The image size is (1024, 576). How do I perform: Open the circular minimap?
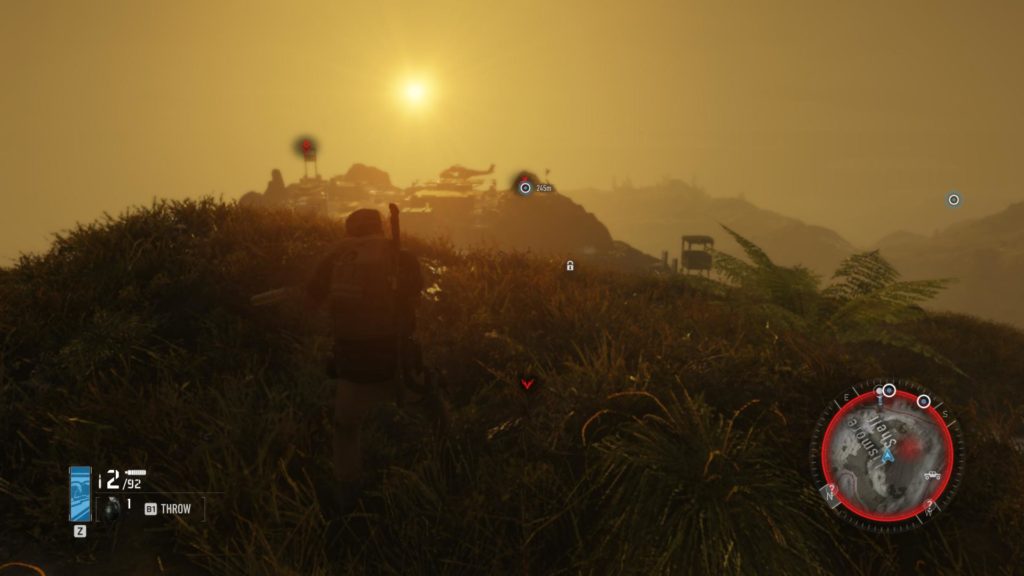(886, 454)
